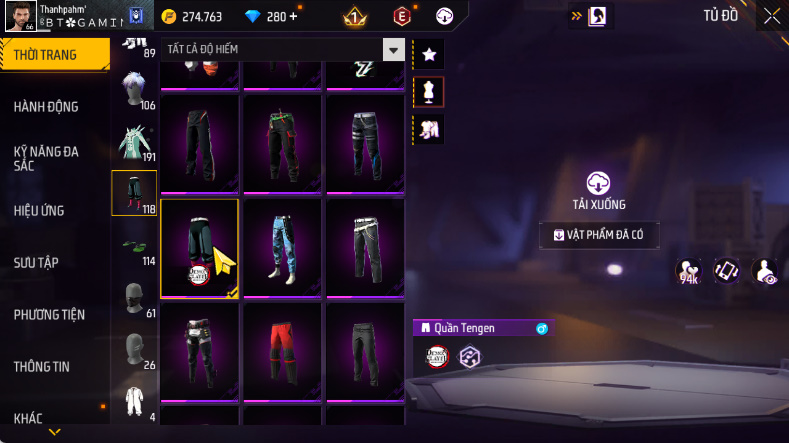Choose the white jumpsuit subcategory
Viewport: 789px width, 443px height.
pyautogui.click(x=133, y=402)
